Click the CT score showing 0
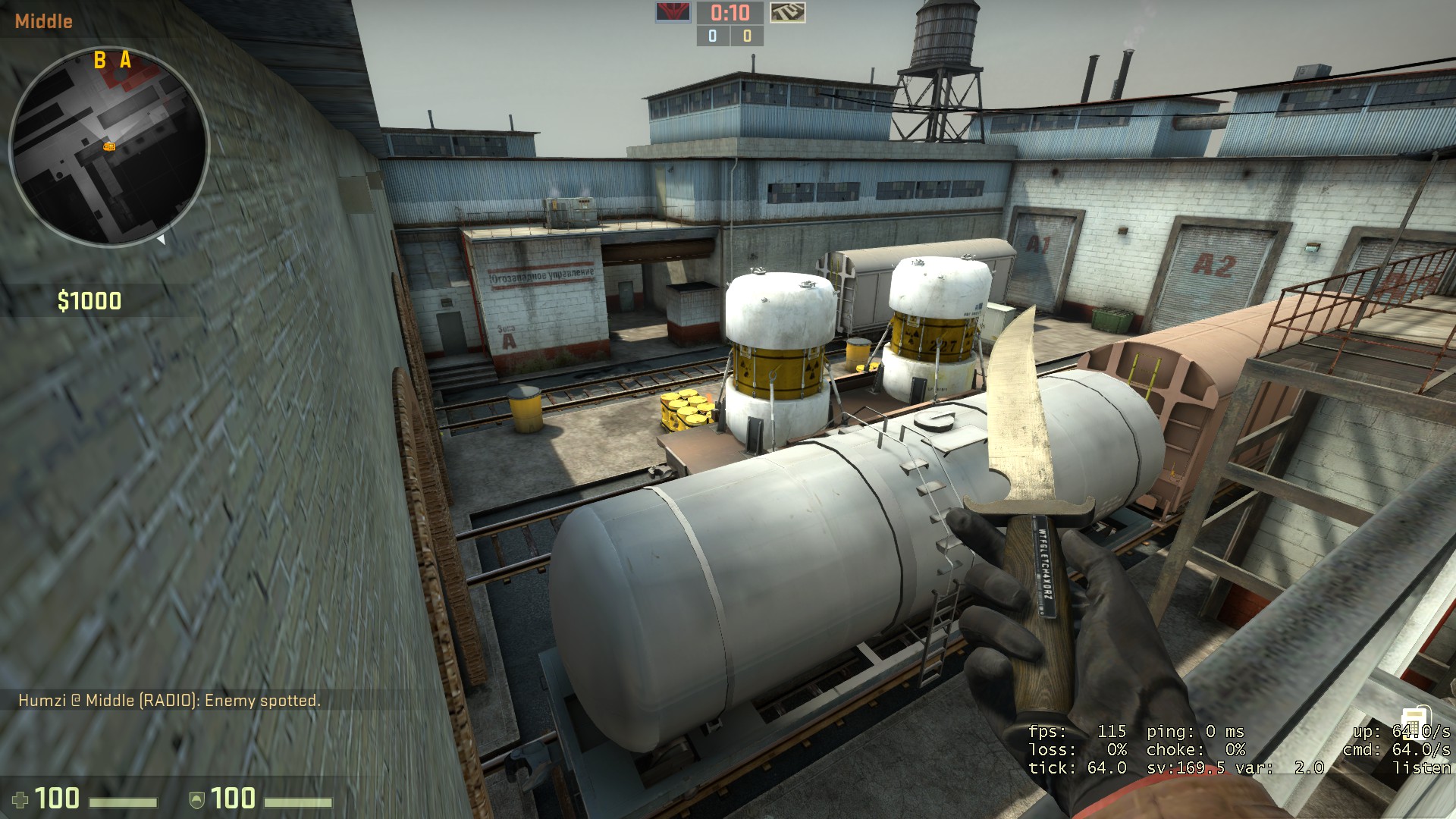 [x=711, y=35]
